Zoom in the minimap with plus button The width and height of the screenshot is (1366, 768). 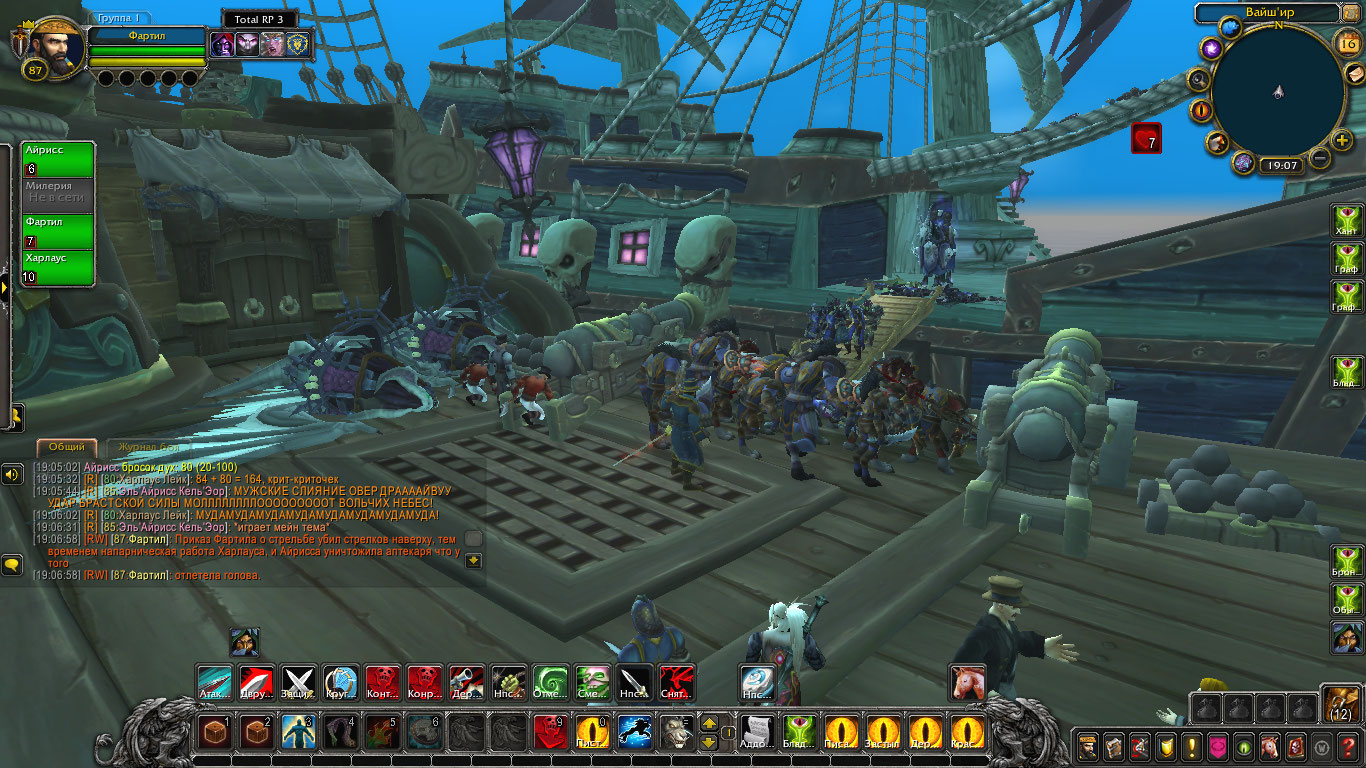click(1341, 139)
